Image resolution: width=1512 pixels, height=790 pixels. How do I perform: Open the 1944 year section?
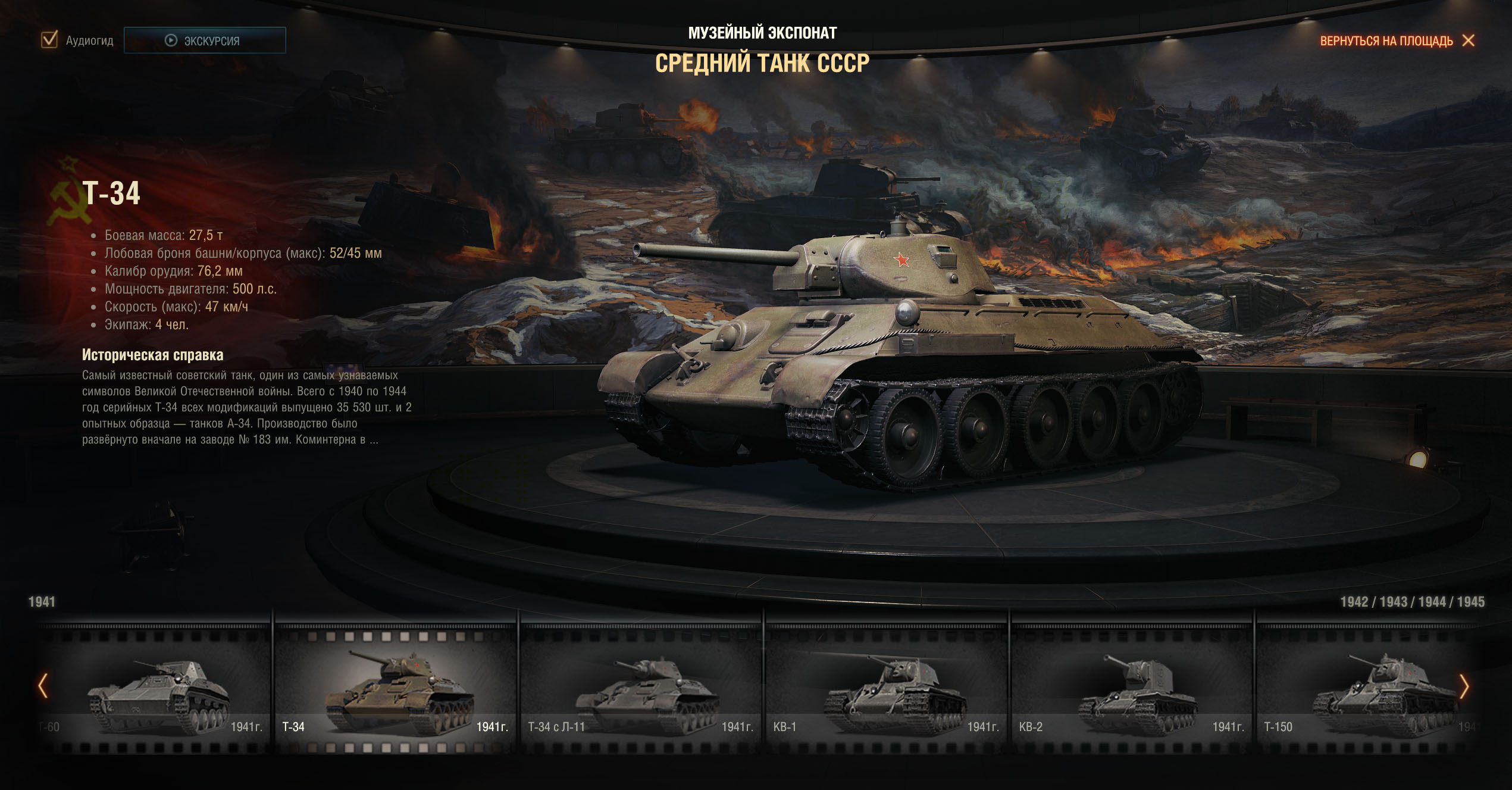tap(1432, 602)
